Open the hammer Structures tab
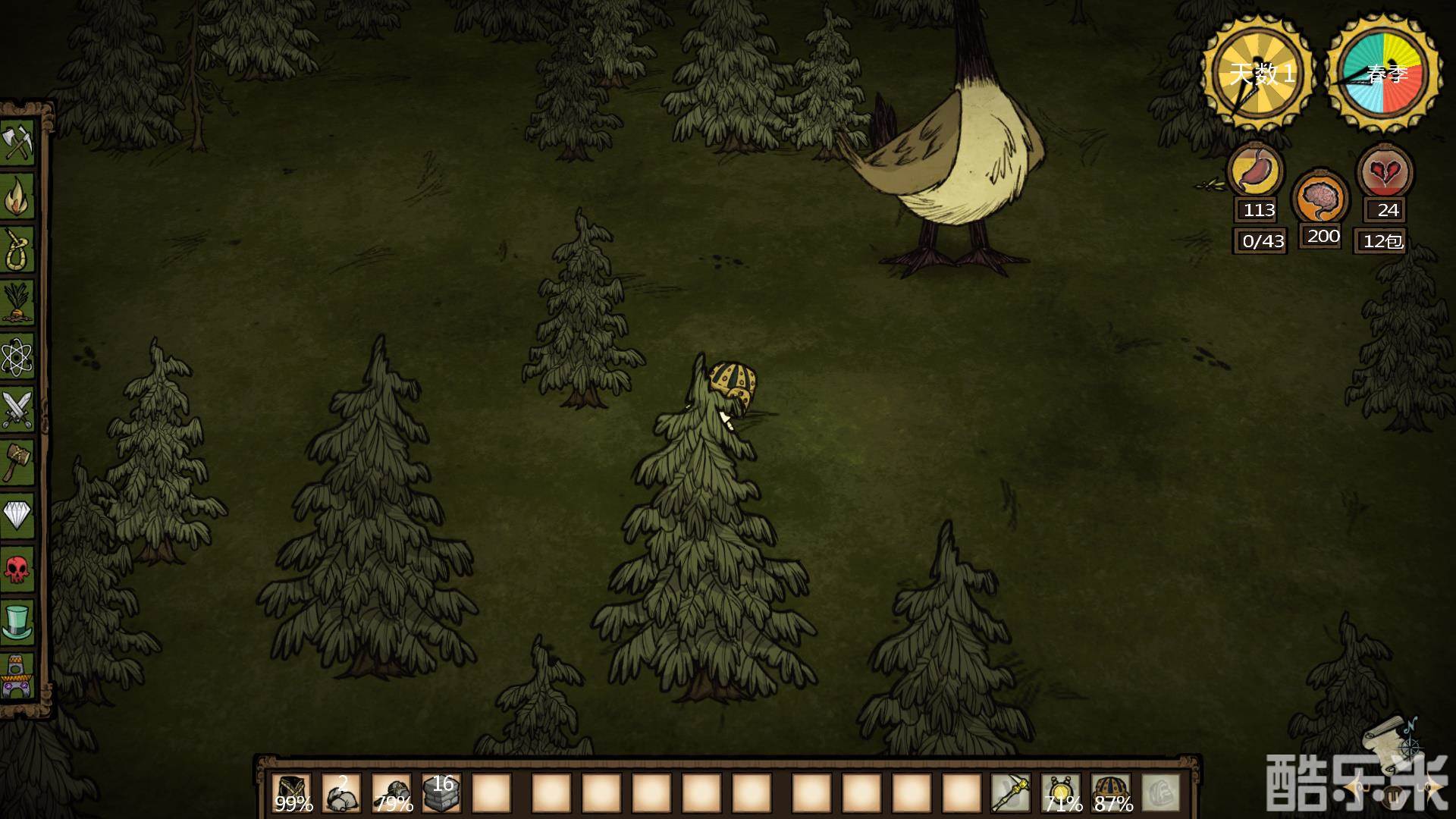This screenshot has height=819, width=1456. click(17, 462)
